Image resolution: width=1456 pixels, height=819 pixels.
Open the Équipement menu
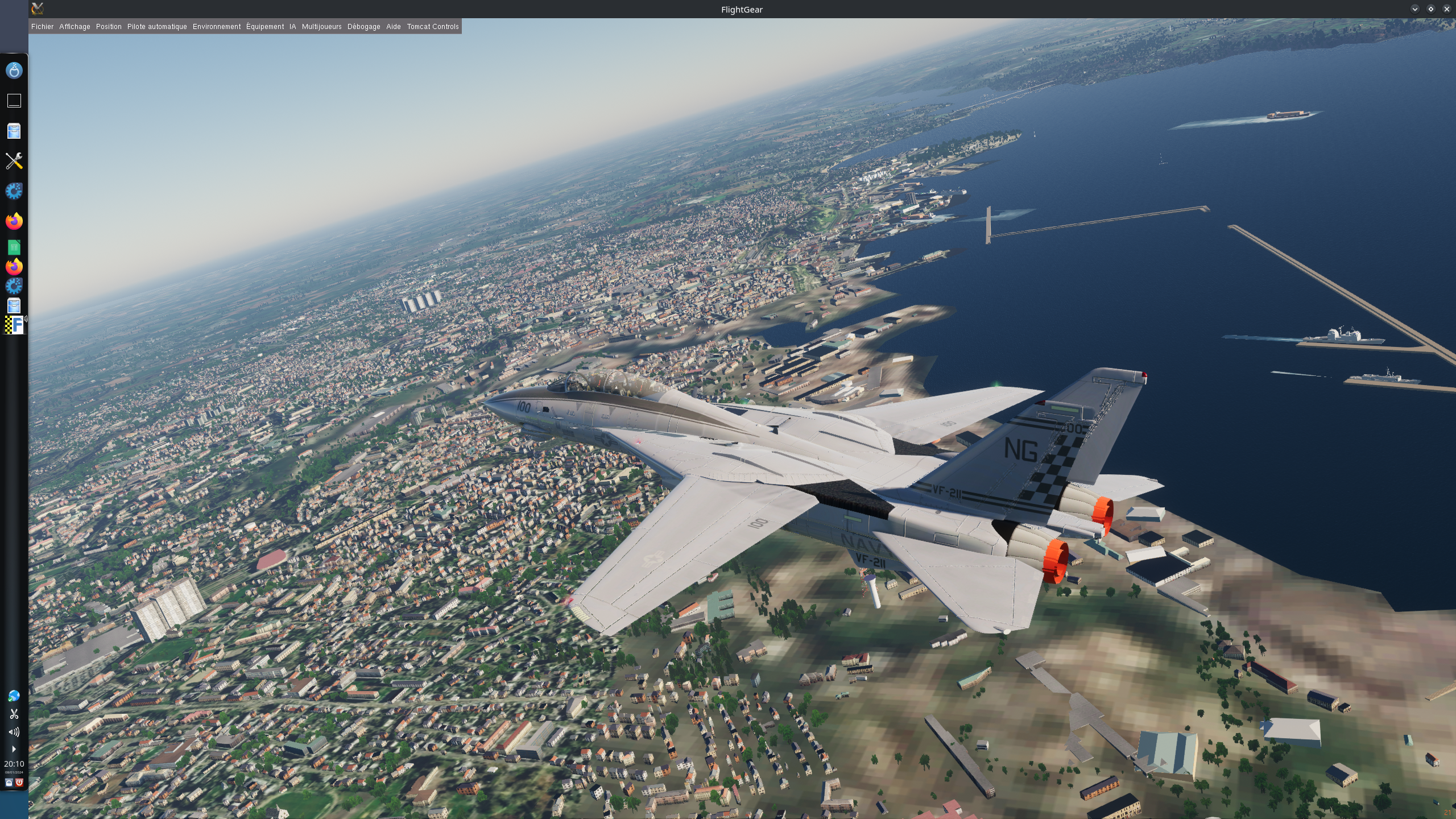click(265, 27)
